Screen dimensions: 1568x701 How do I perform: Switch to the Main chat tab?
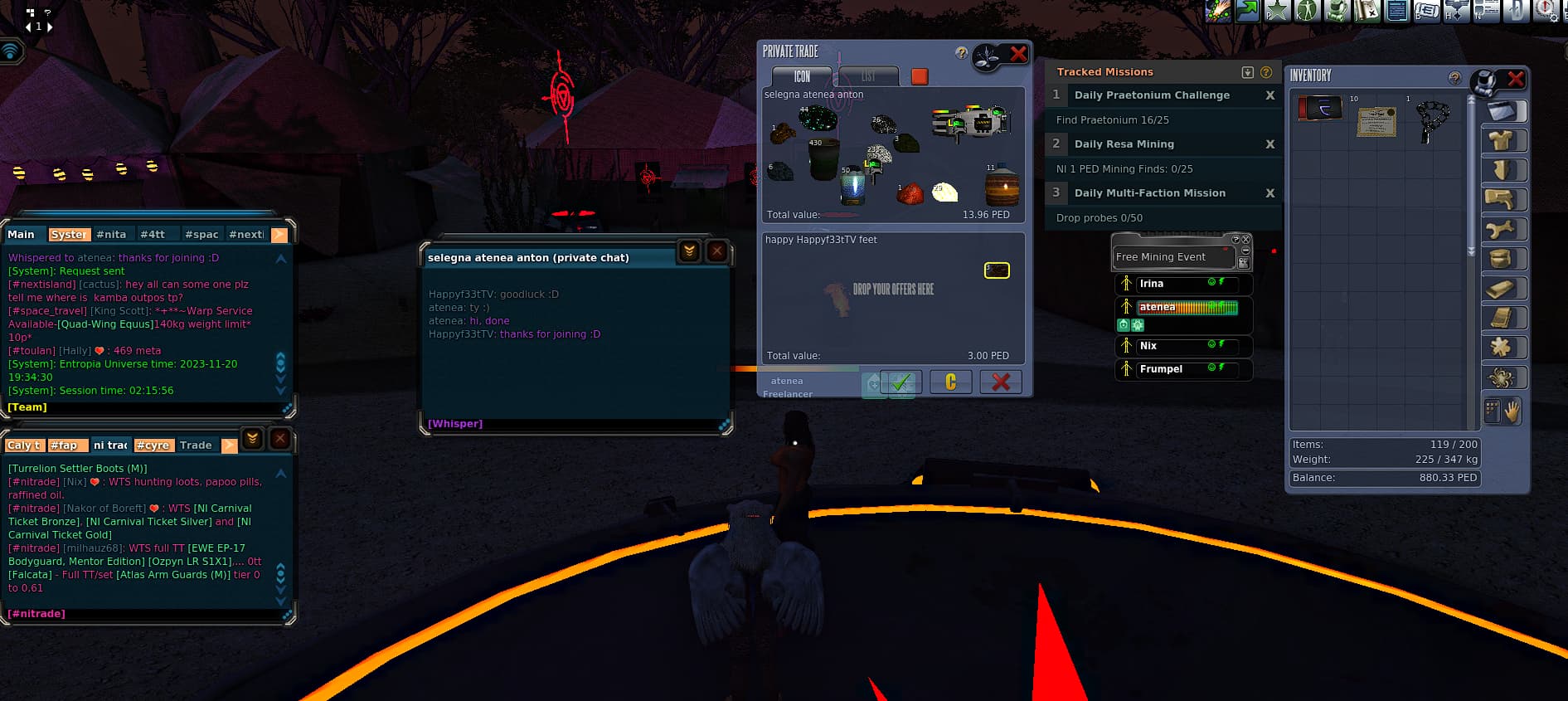point(22,235)
